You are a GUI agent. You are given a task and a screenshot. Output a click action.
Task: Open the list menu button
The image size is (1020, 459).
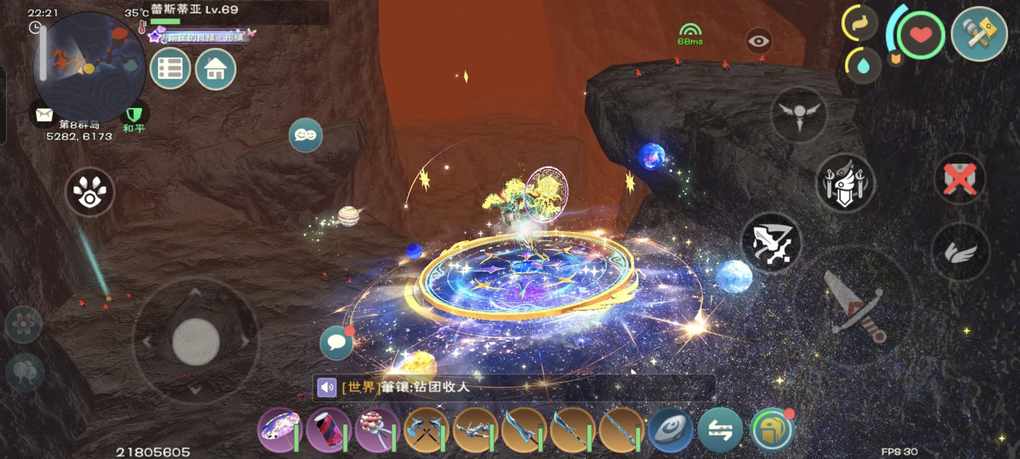coord(171,69)
